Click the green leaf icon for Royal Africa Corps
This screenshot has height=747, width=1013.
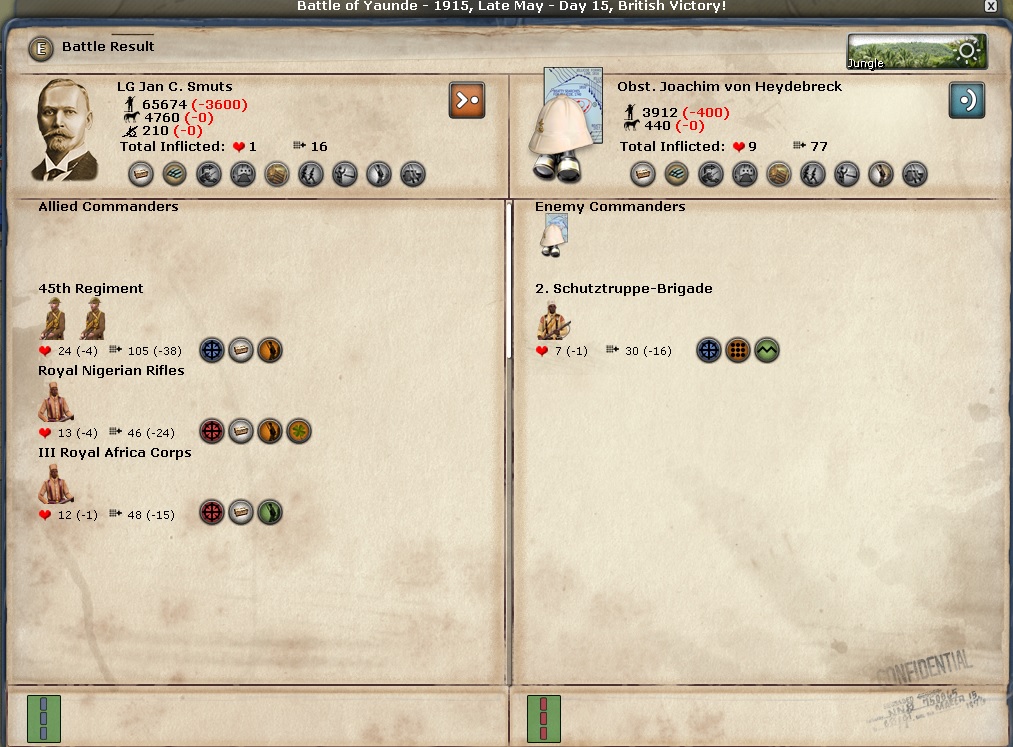[270, 514]
